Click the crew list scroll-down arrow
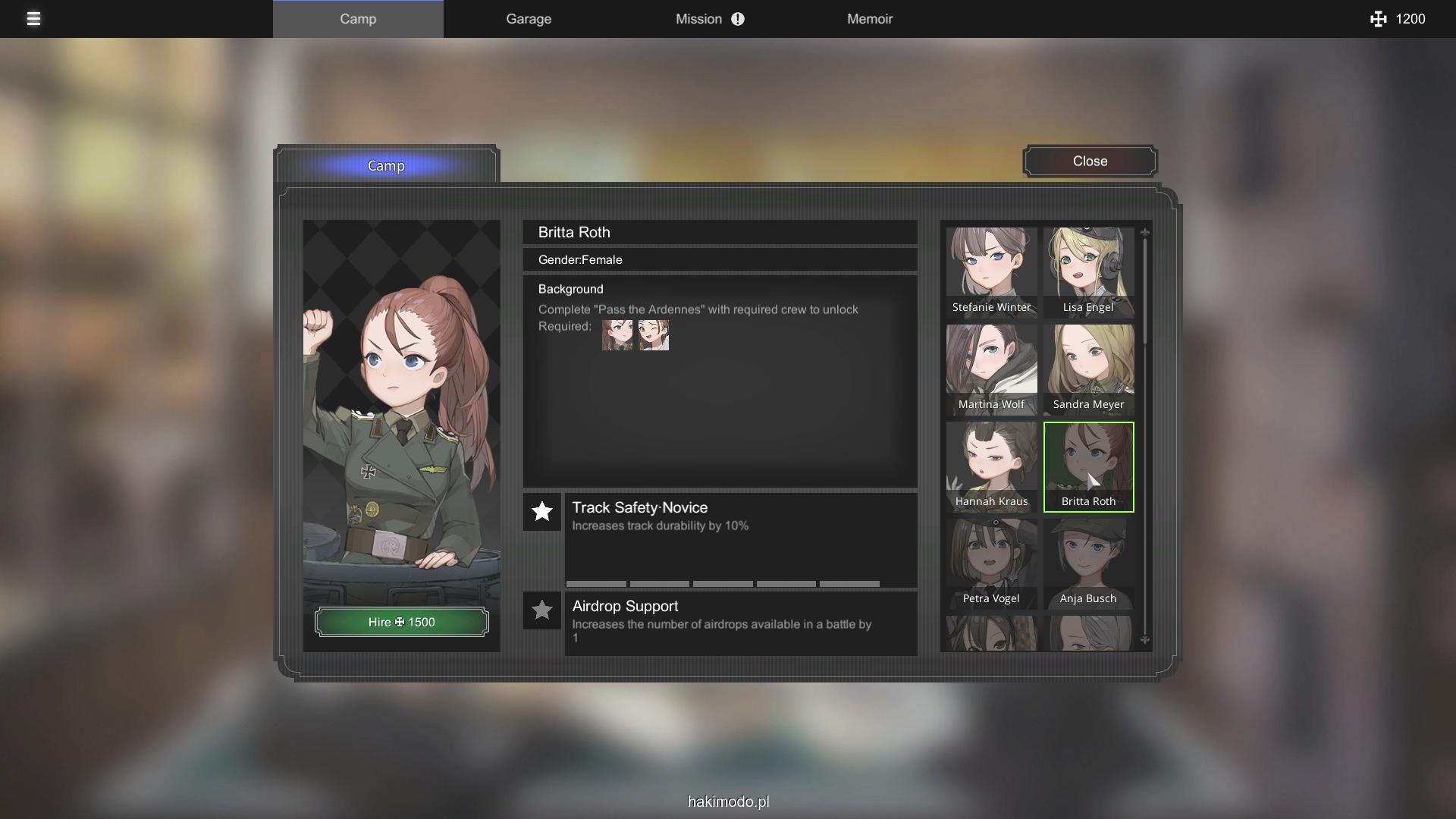Viewport: 1456px width, 819px height. [1145, 640]
